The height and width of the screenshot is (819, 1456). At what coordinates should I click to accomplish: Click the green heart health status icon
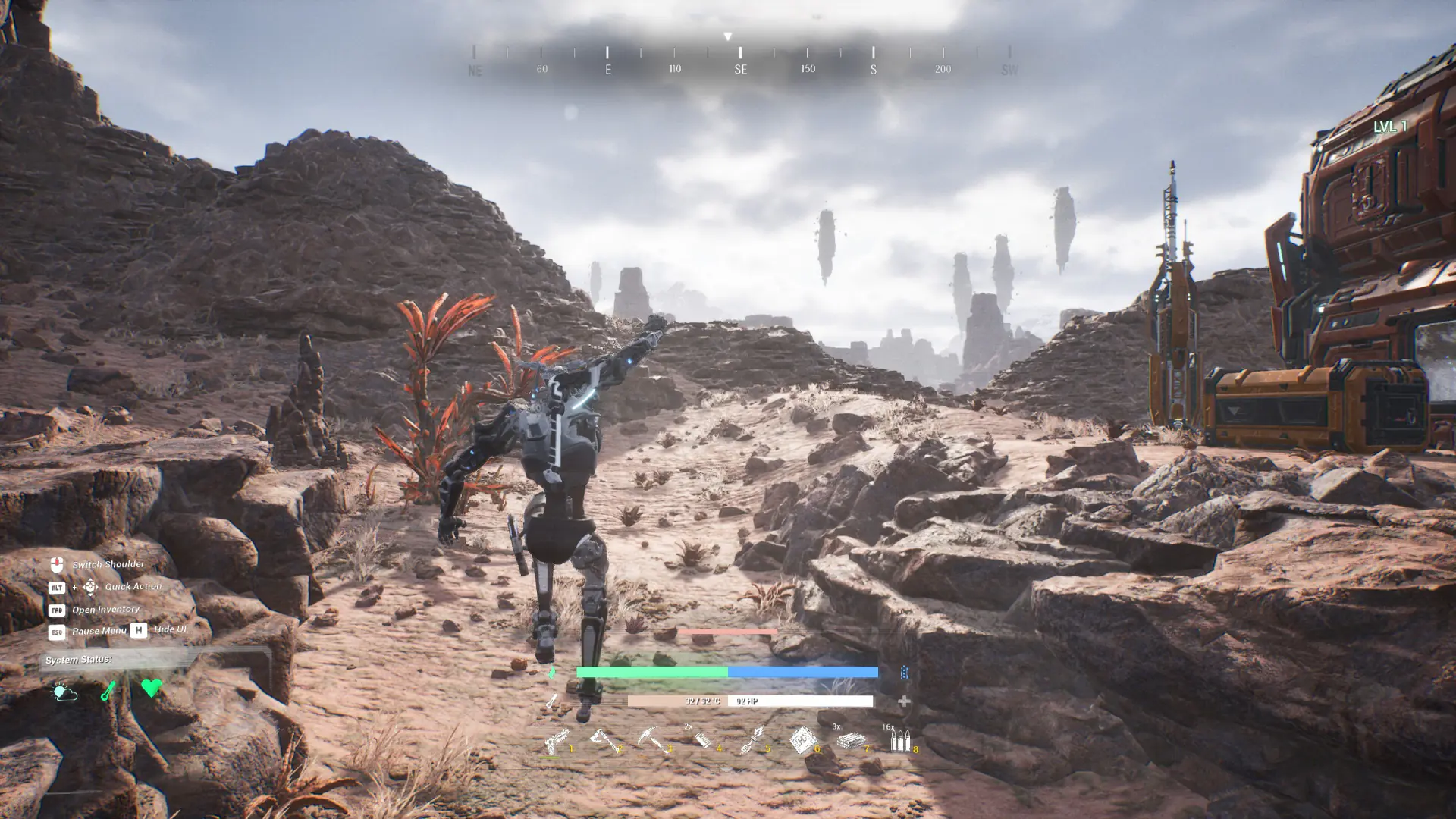click(151, 688)
